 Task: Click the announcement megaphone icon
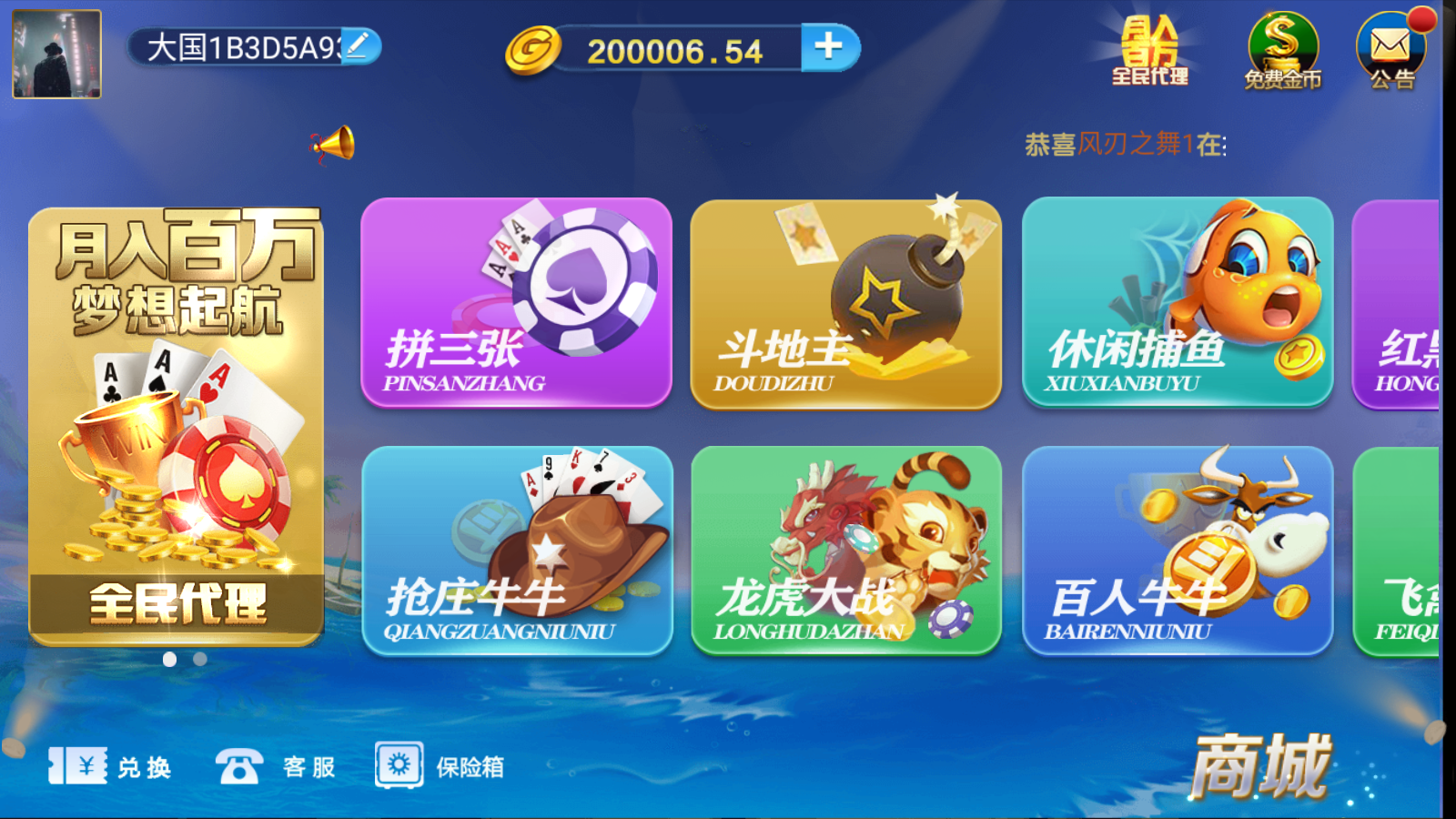(x=334, y=146)
